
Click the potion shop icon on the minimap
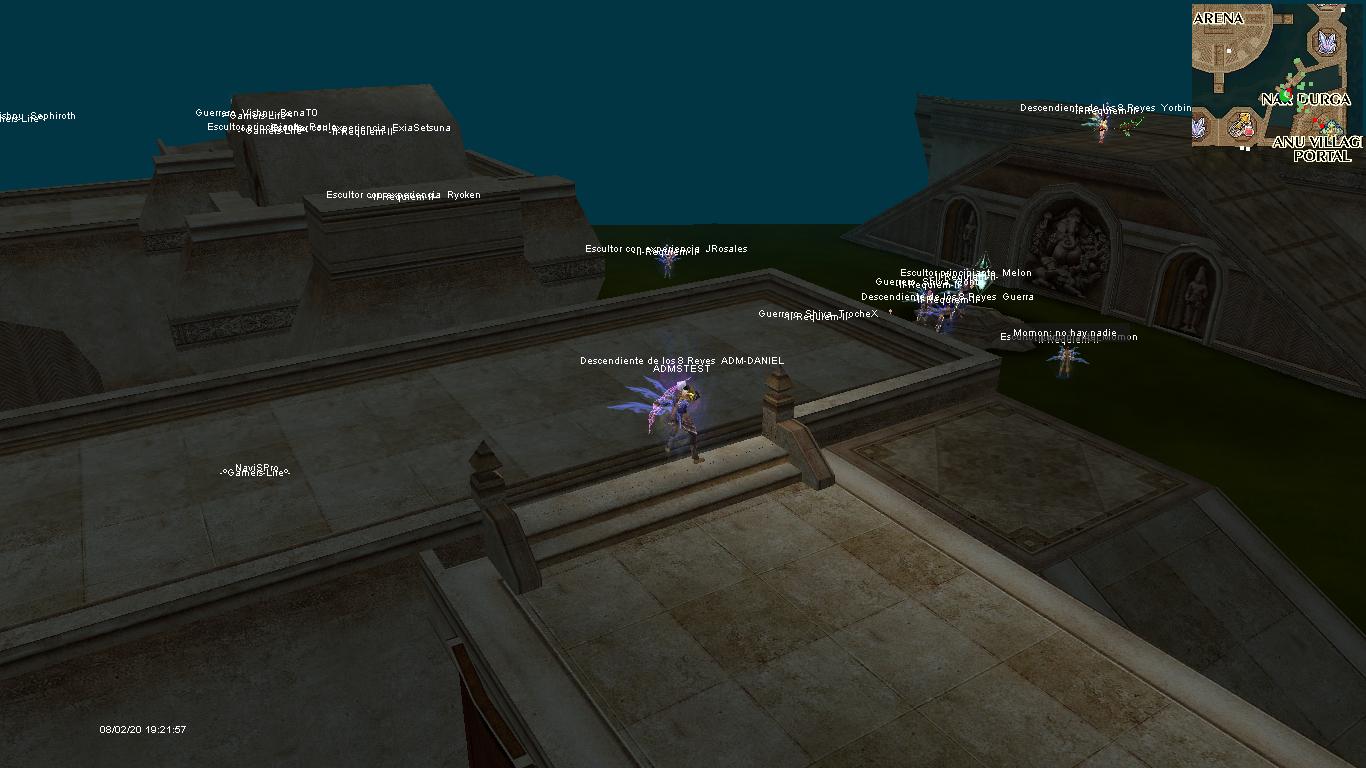click(1241, 126)
